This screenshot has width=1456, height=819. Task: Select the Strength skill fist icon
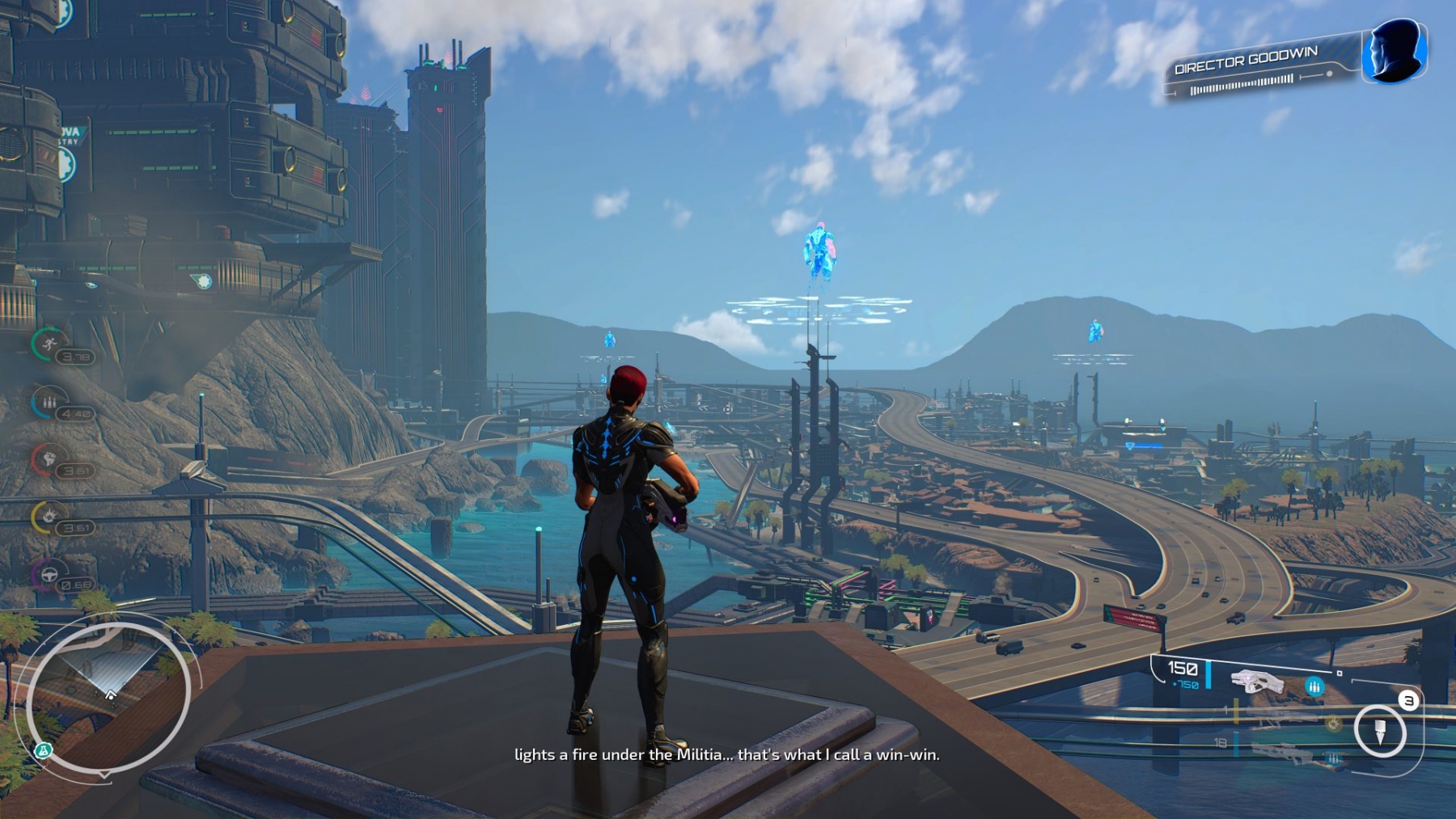pos(49,459)
